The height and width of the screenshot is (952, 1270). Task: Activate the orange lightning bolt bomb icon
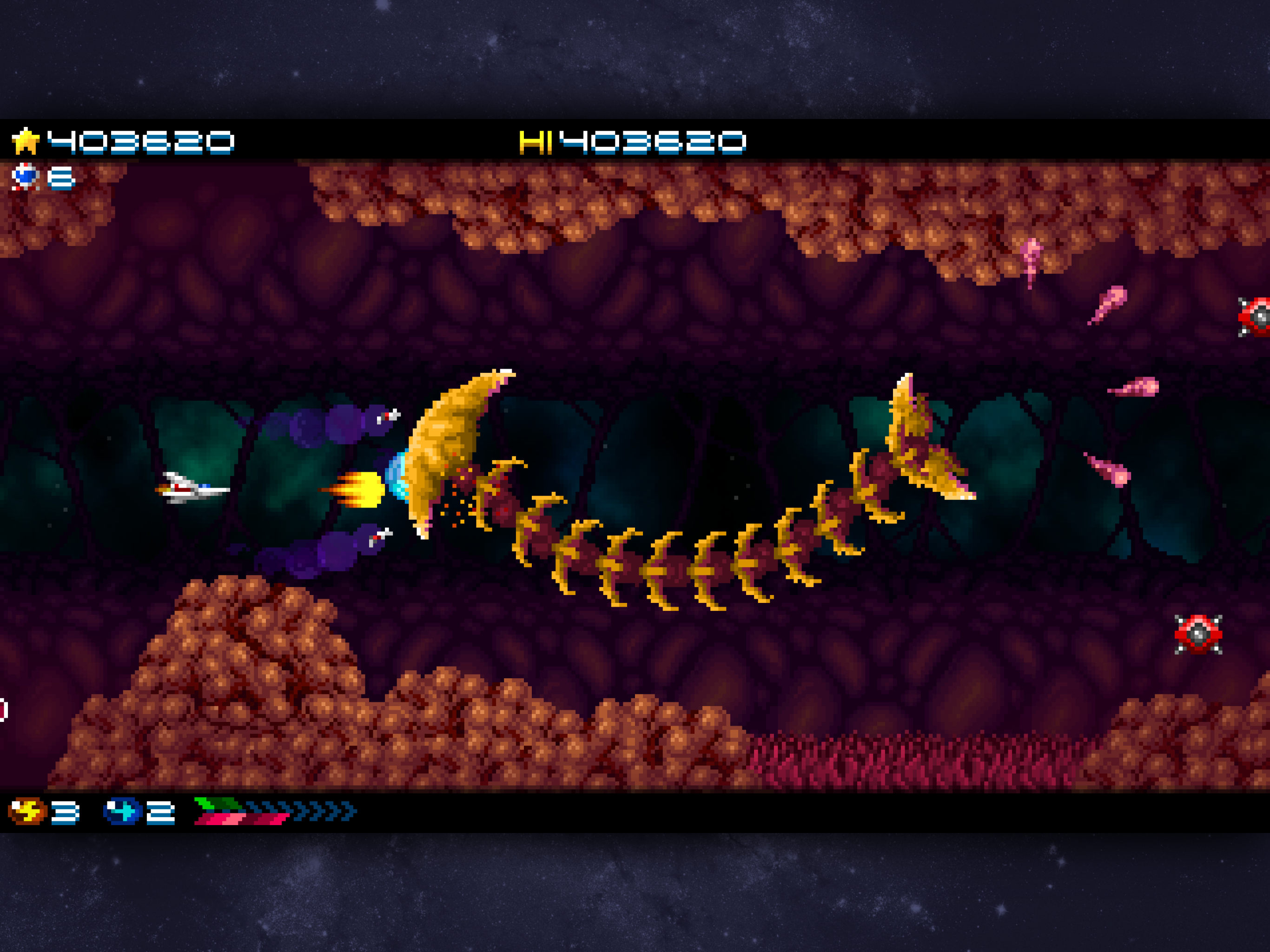click(x=27, y=811)
